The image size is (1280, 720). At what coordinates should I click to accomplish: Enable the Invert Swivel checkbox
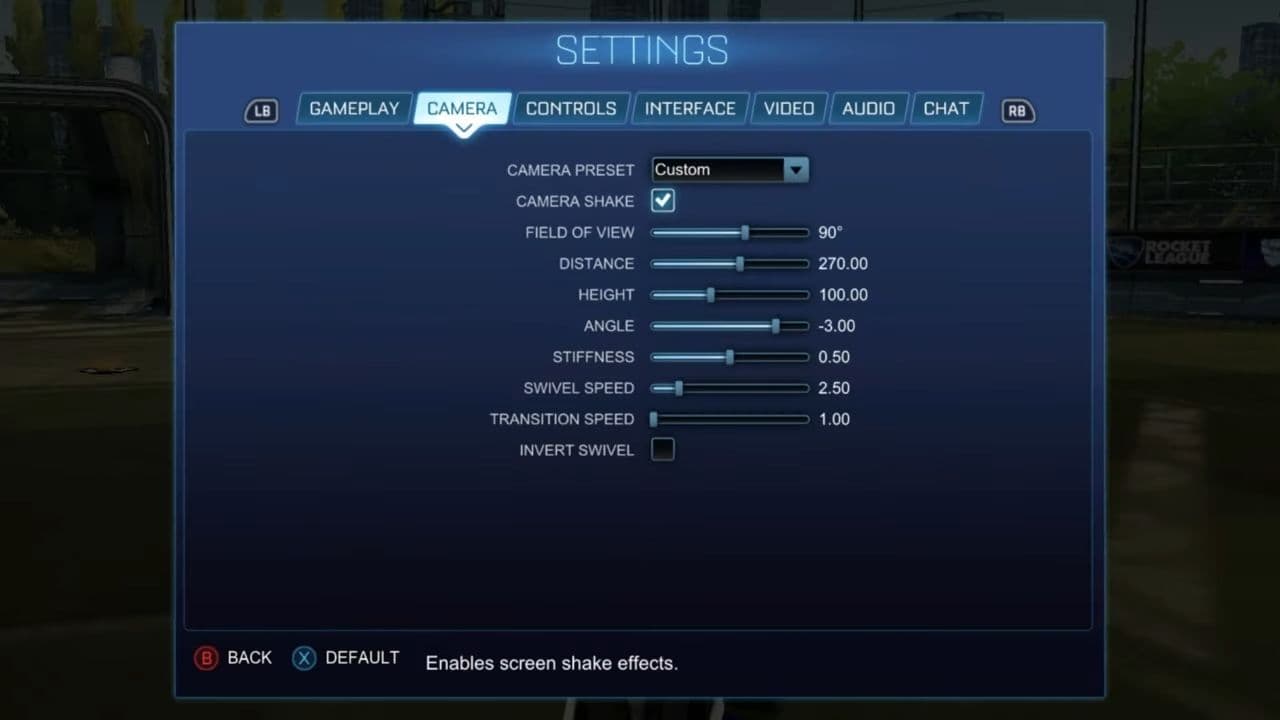click(x=662, y=449)
